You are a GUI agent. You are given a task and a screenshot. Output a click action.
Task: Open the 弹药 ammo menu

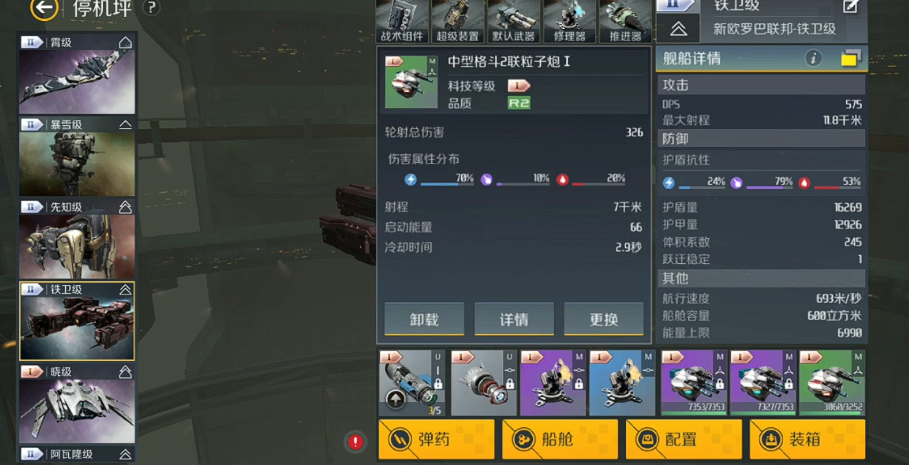click(x=436, y=439)
